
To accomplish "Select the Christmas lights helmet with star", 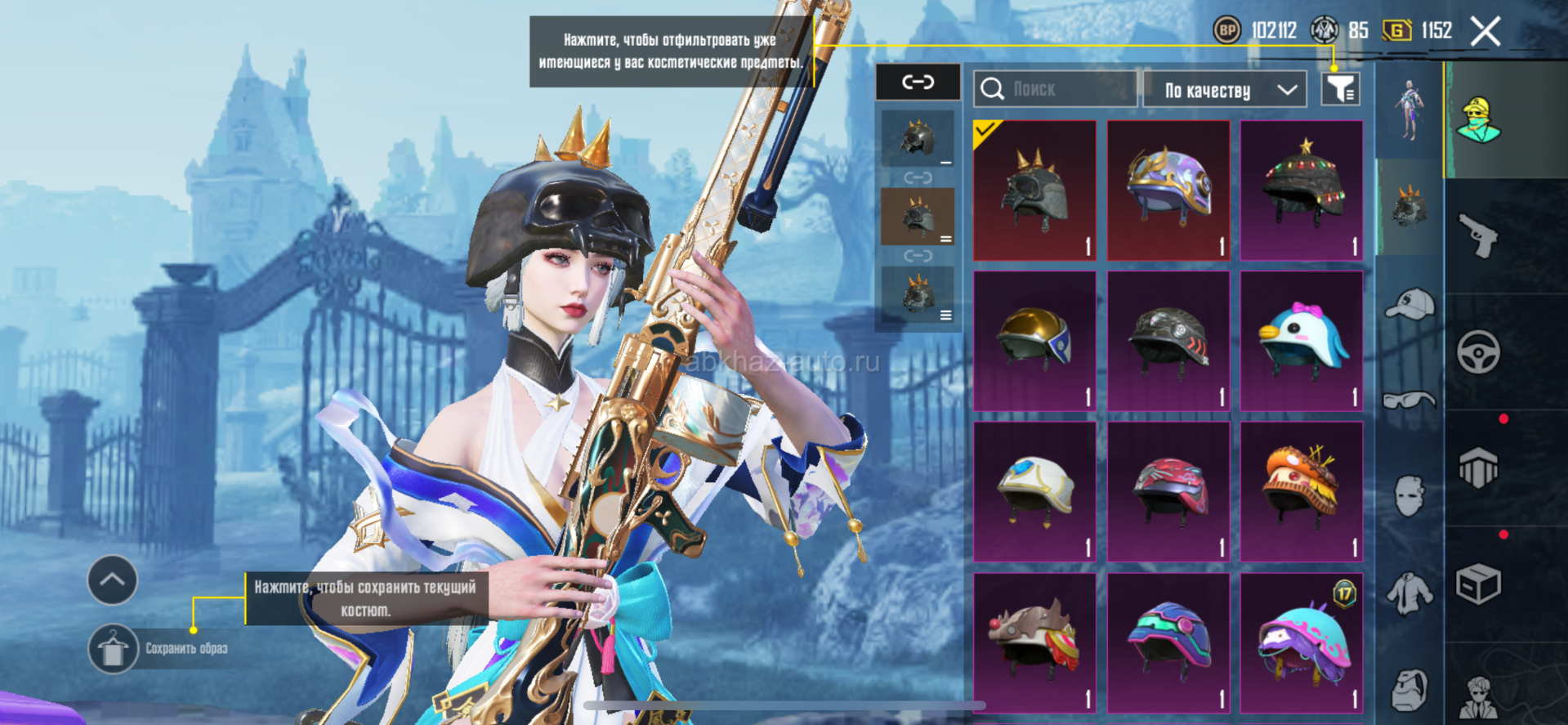I will pos(1302,190).
